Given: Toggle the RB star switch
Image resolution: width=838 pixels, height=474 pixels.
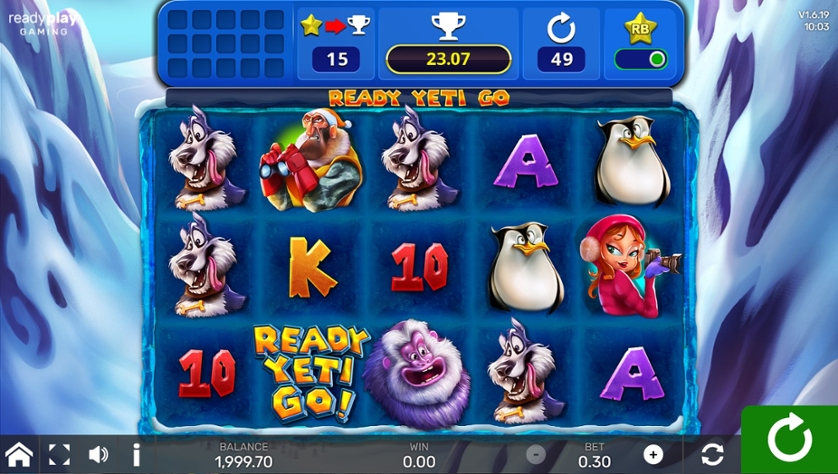Looking at the screenshot, I should 643,59.
